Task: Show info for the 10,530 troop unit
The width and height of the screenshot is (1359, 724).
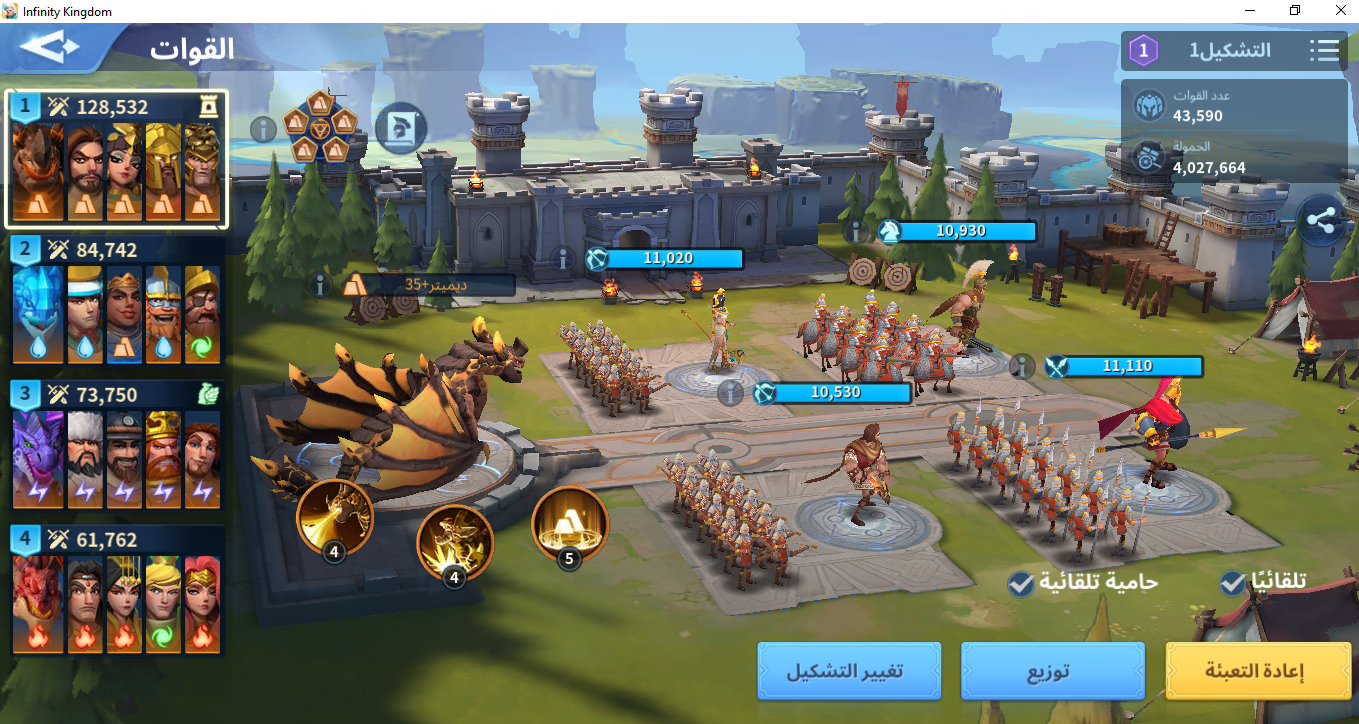Action: click(x=731, y=393)
